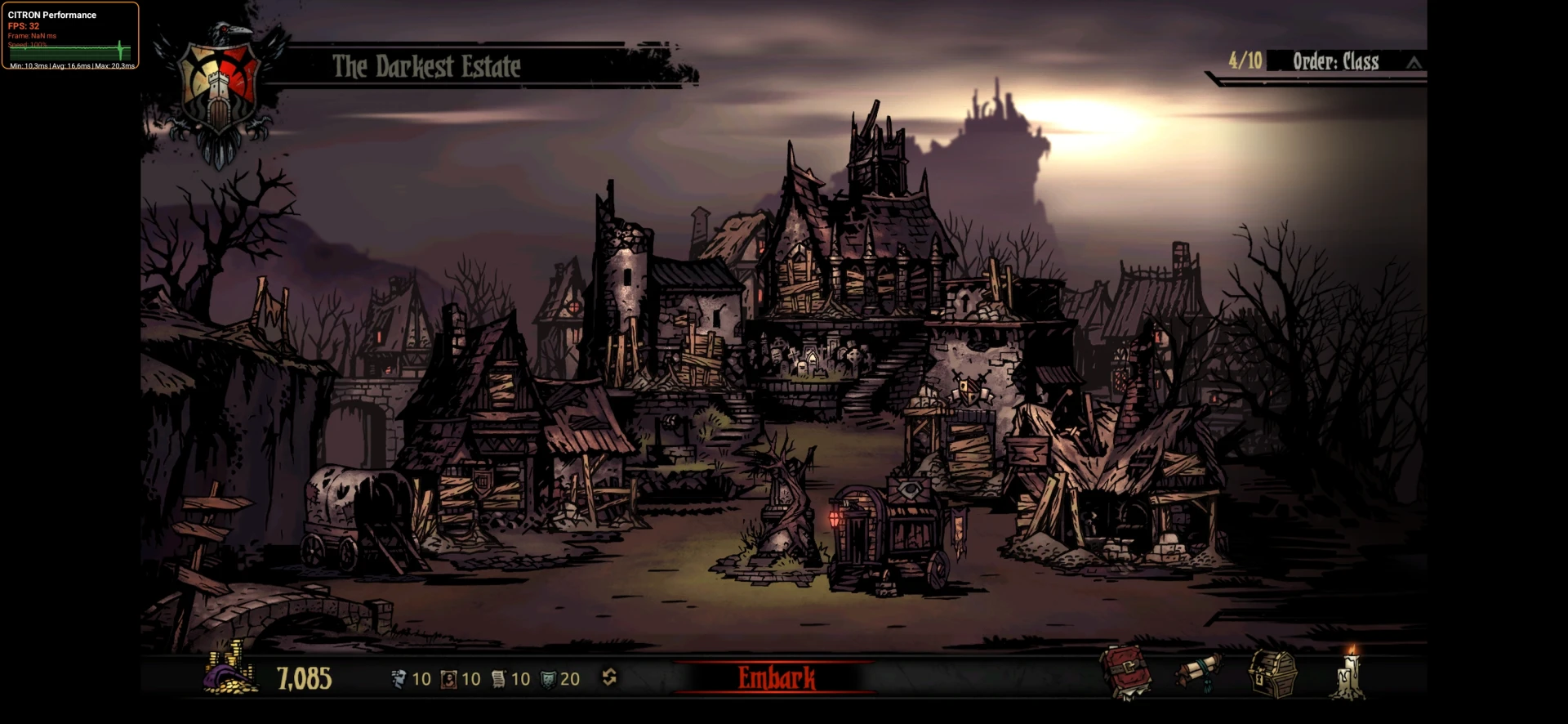The width and height of the screenshot is (1568, 724).
Task: Select the candle icon
Action: click(x=1347, y=673)
